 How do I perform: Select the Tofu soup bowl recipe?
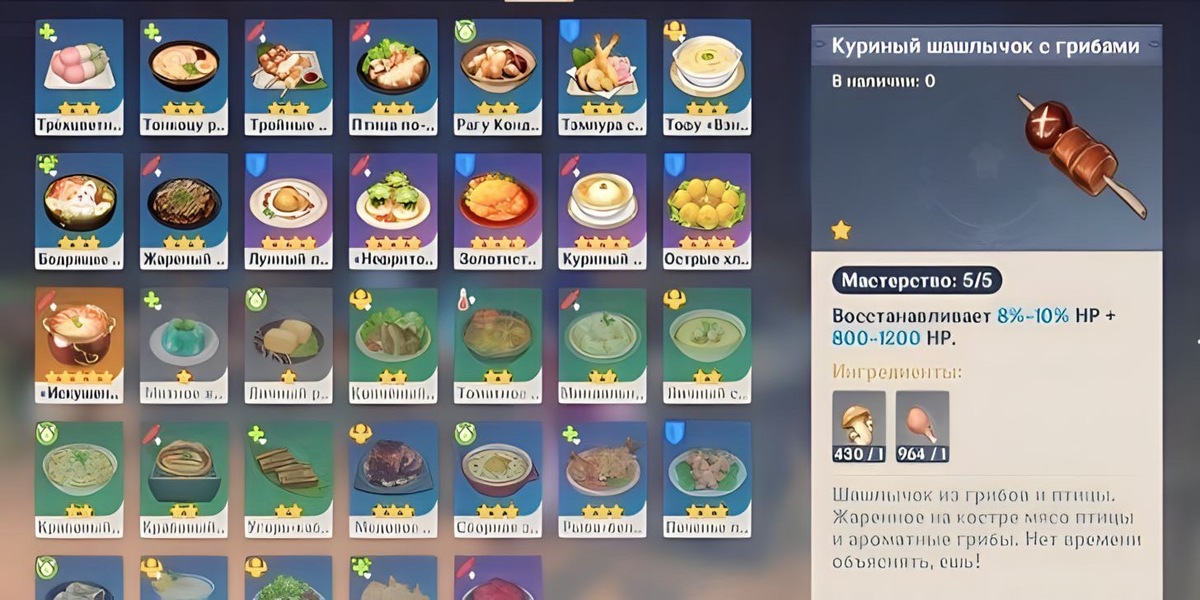point(706,75)
